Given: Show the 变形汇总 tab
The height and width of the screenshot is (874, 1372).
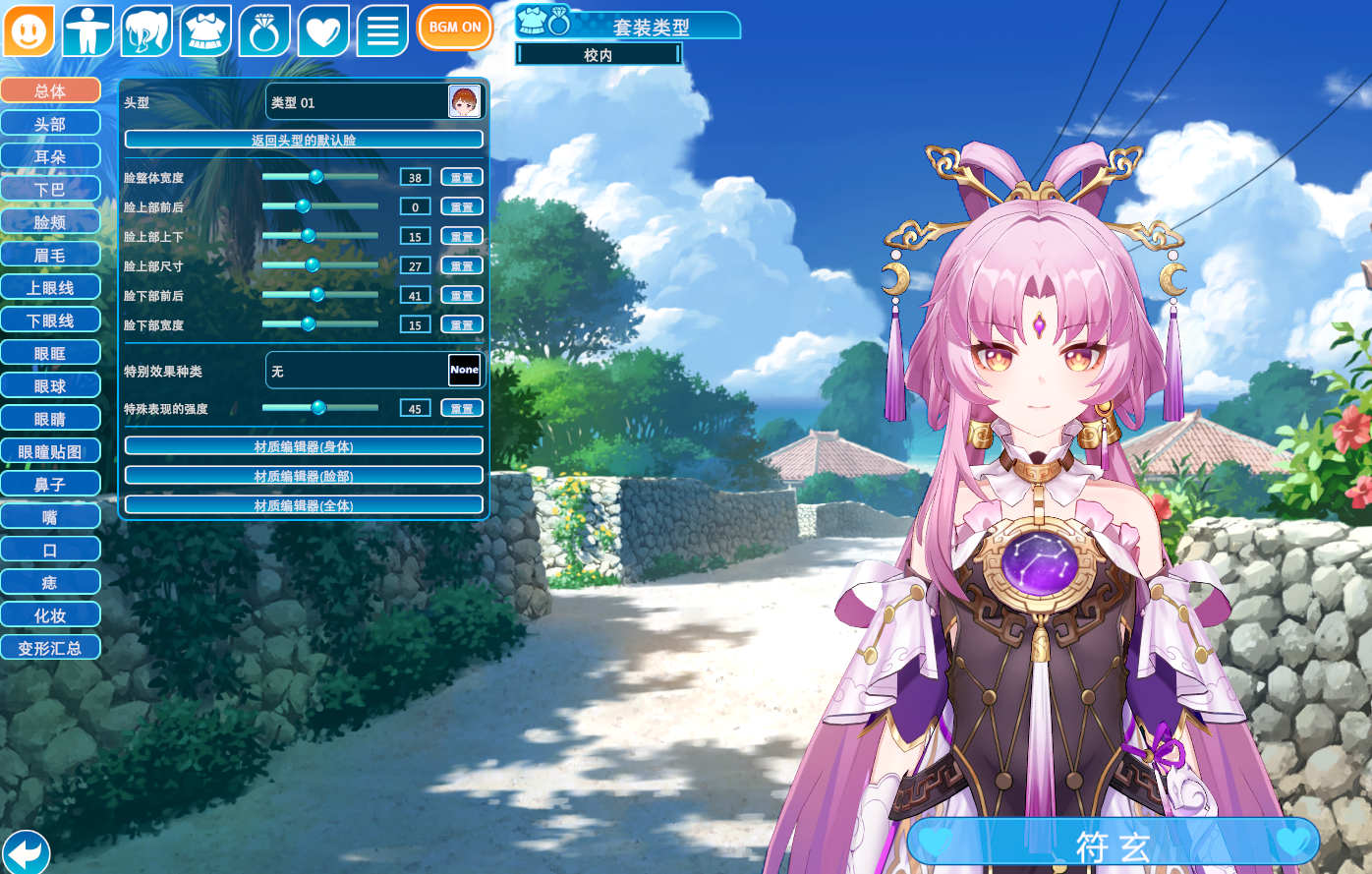Looking at the screenshot, I should pos(50,649).
